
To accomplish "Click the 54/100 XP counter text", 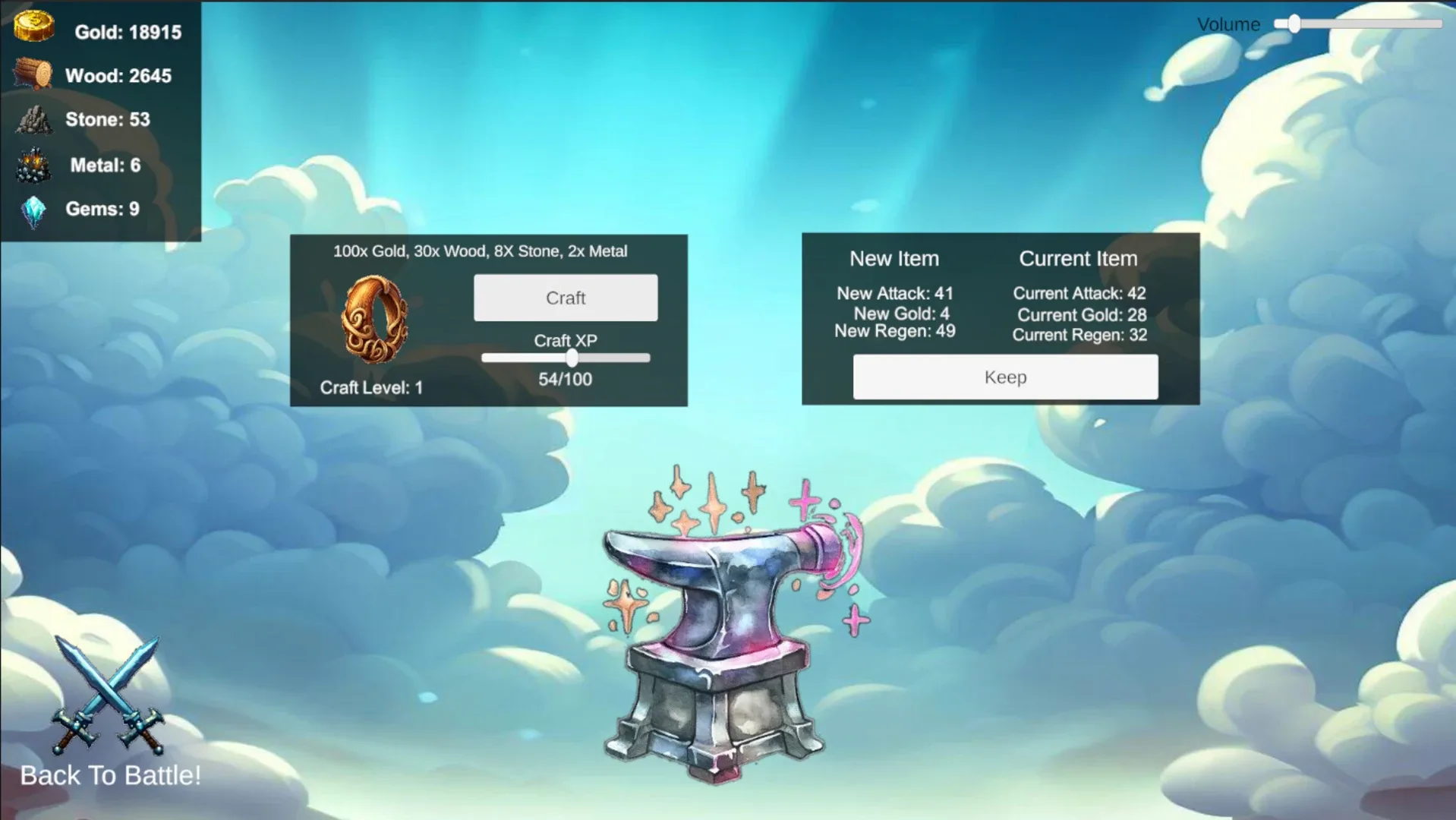I will [566, 379].
